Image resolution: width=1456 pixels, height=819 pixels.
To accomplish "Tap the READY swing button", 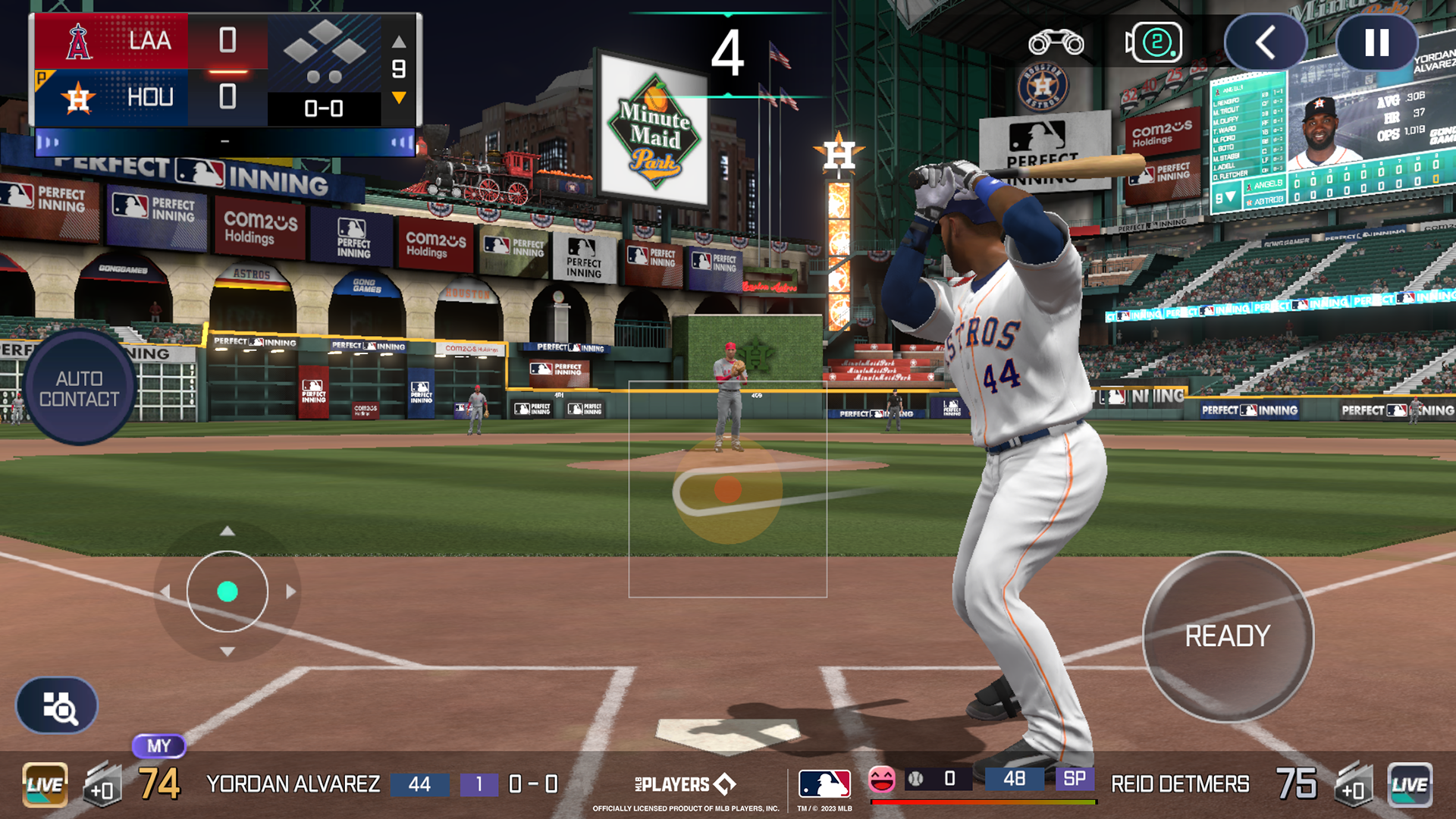I will click(1228, 636).
